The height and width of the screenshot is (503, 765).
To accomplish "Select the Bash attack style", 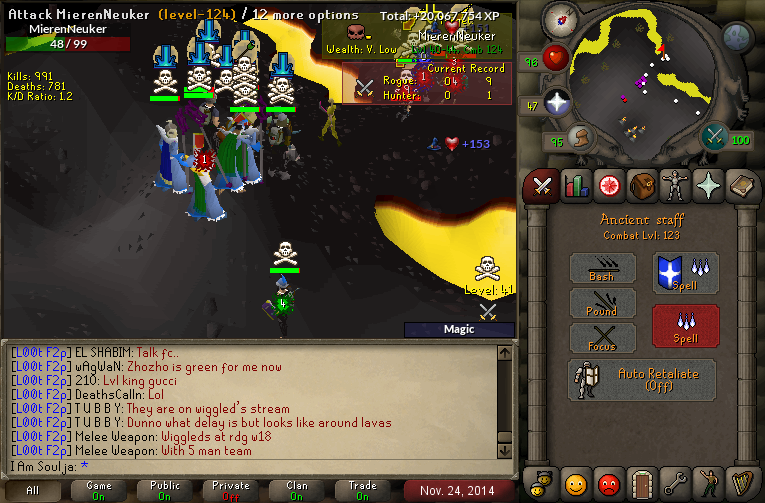I will click(x=602, y=268).
